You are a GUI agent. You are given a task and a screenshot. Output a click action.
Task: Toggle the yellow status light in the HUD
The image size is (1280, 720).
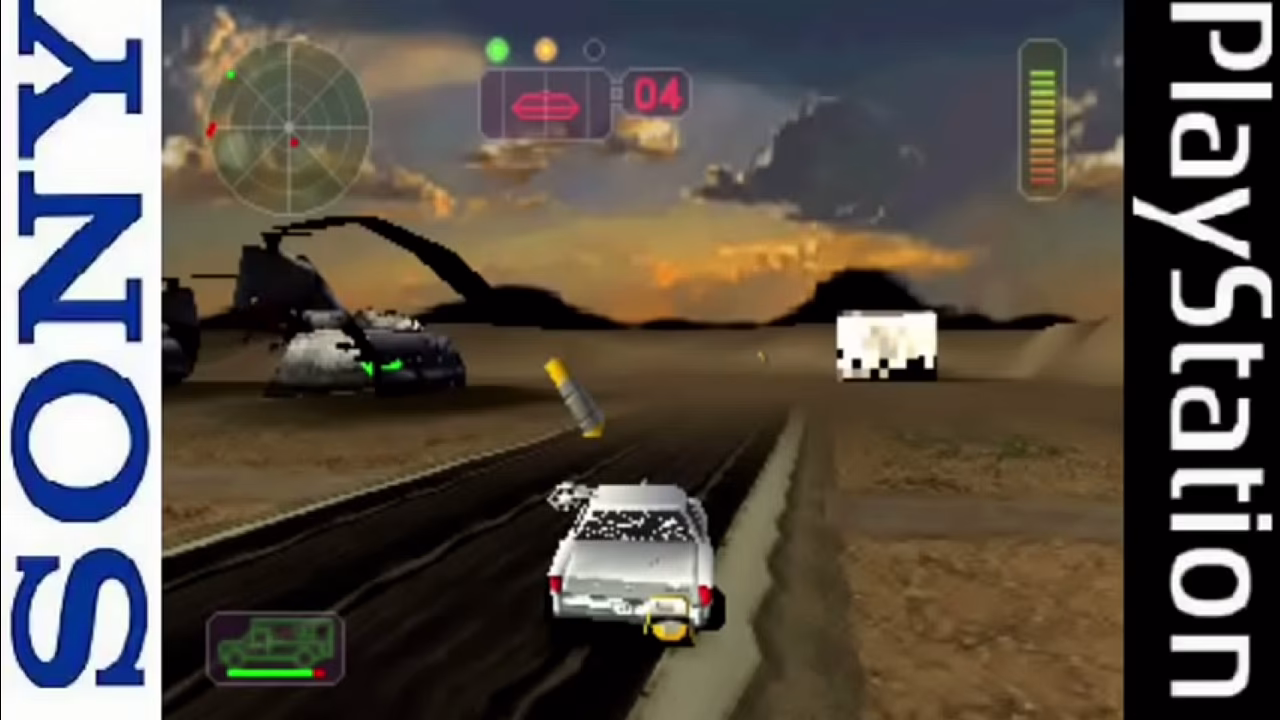(x=545, y=50)
